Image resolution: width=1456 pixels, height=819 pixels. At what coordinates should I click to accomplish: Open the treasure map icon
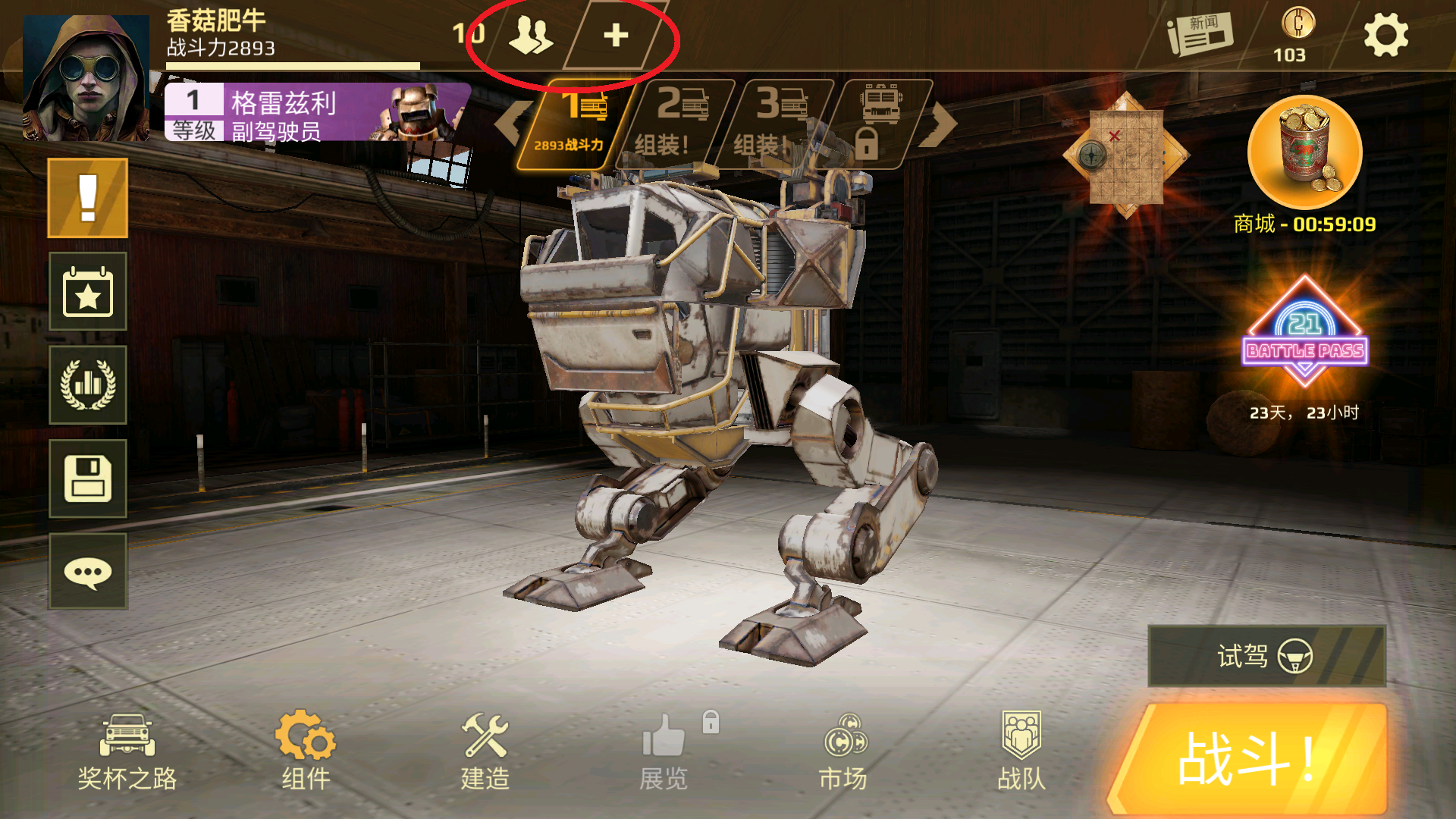pyautogui.click(x=1125, y=155)
